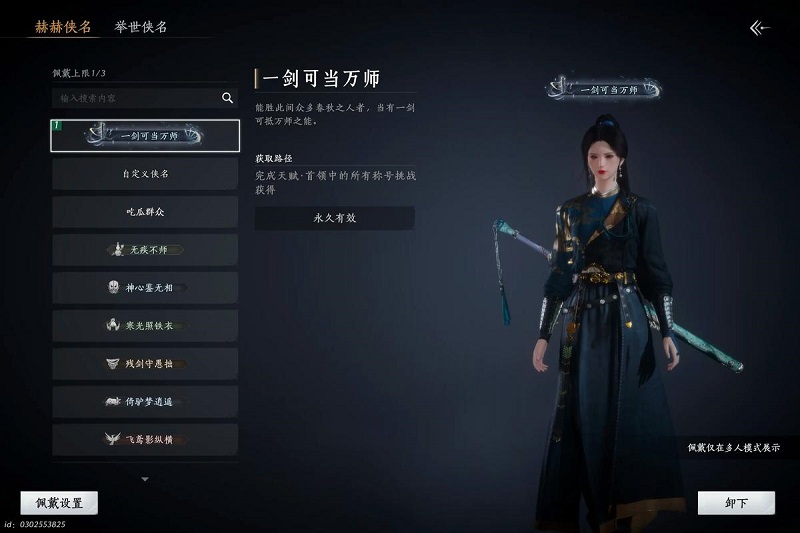Select the 飞鸢影纵横 title
The width and height of the screenshot is (800, 533).
pos(145,440)
